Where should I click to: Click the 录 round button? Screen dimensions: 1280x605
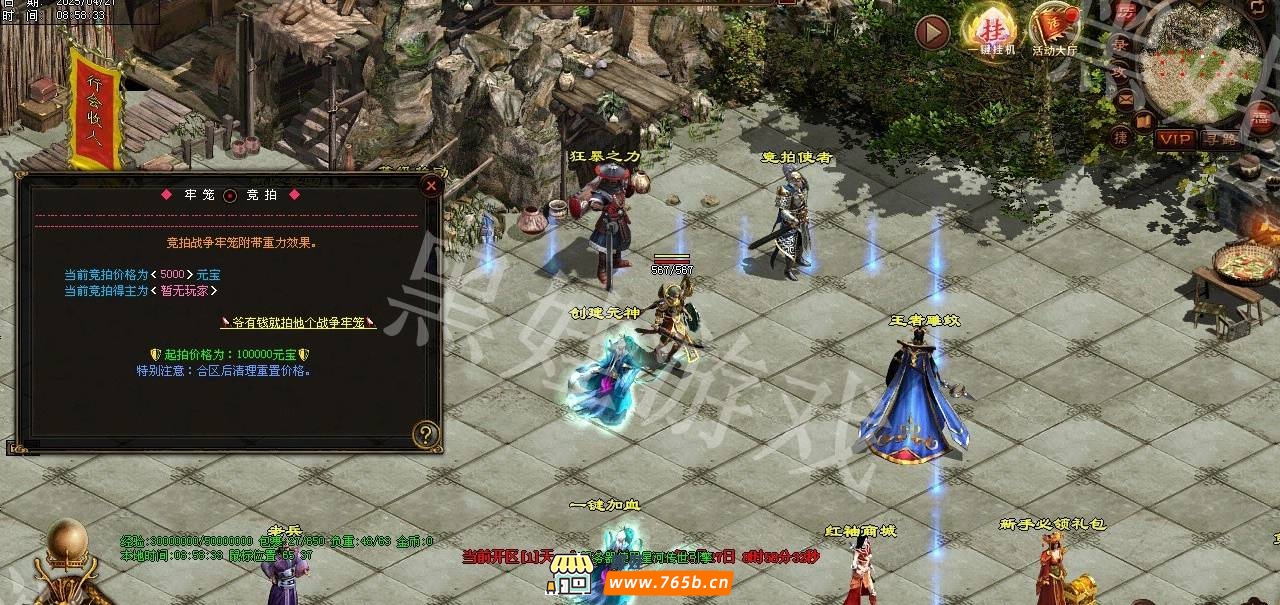coord(1121,44)
